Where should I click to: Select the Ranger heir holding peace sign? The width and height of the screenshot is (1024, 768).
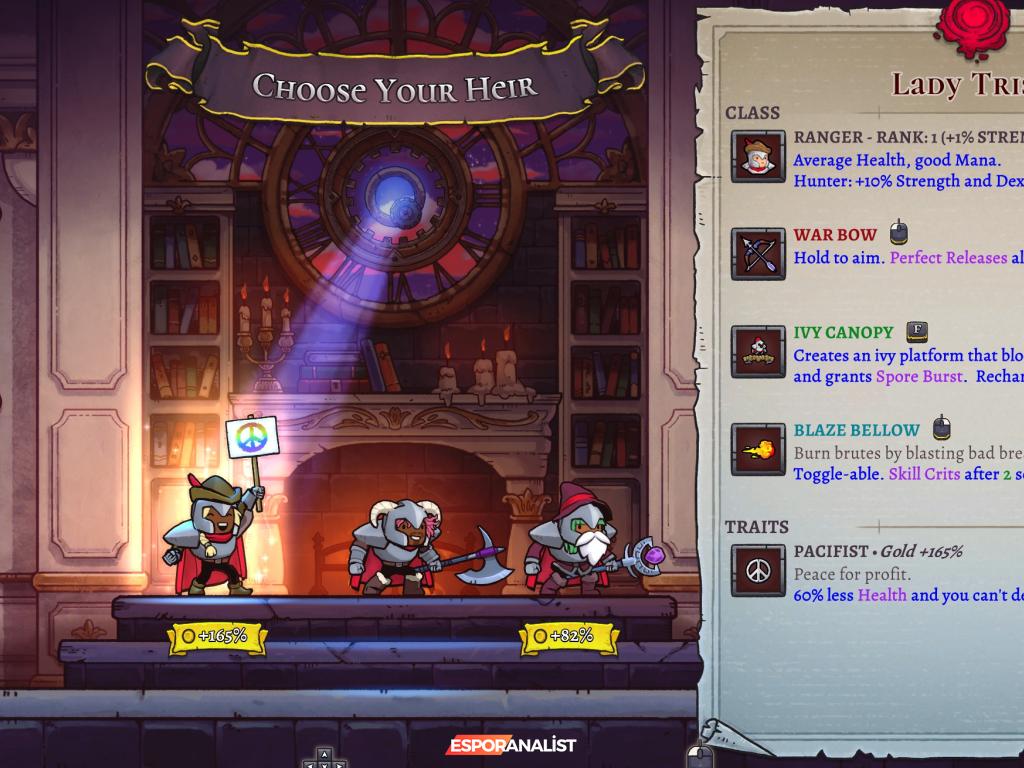tap(212, 535)
